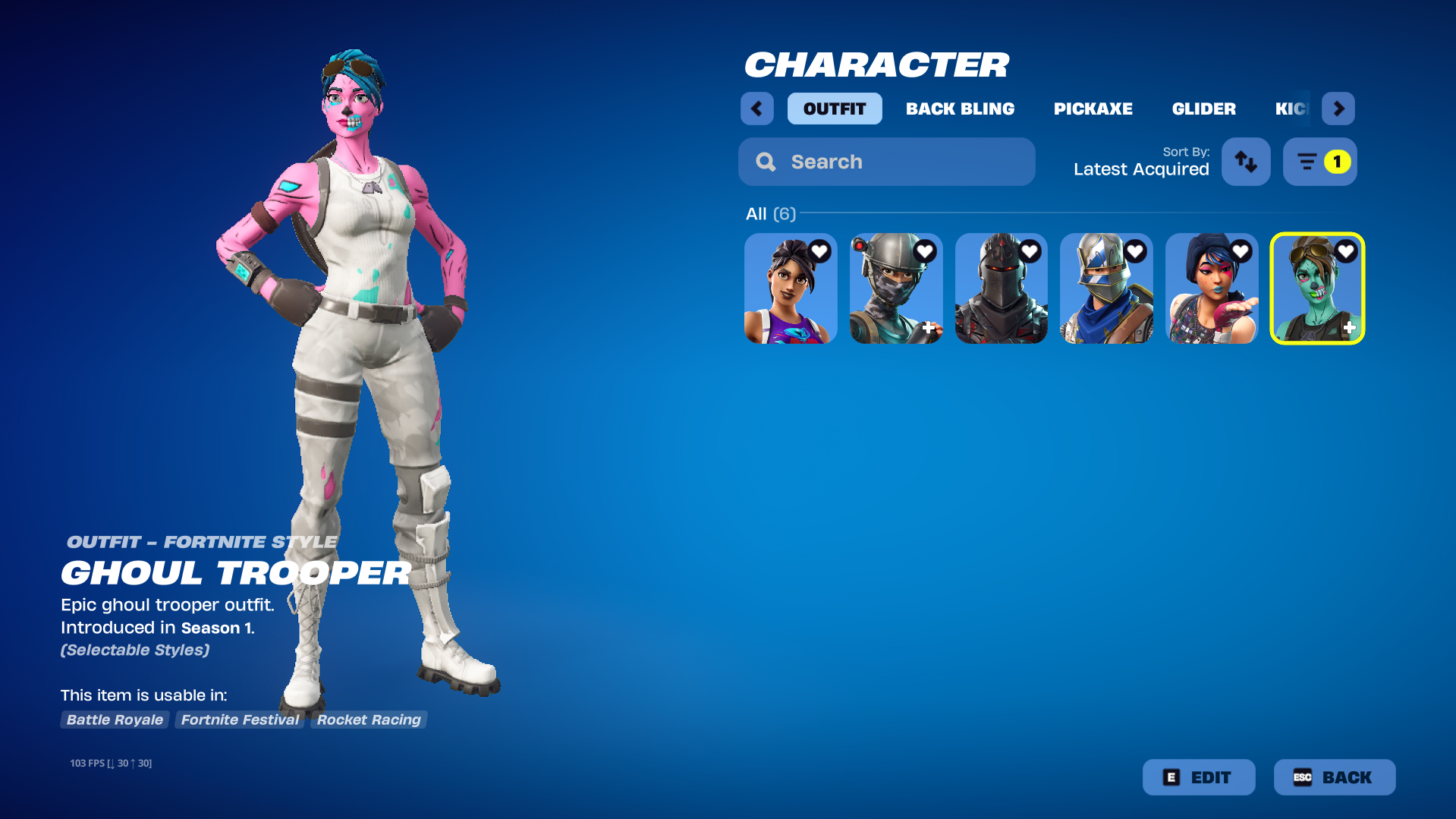
Task: Go to the Glider tab
Action: click(x=1203, y=109)
